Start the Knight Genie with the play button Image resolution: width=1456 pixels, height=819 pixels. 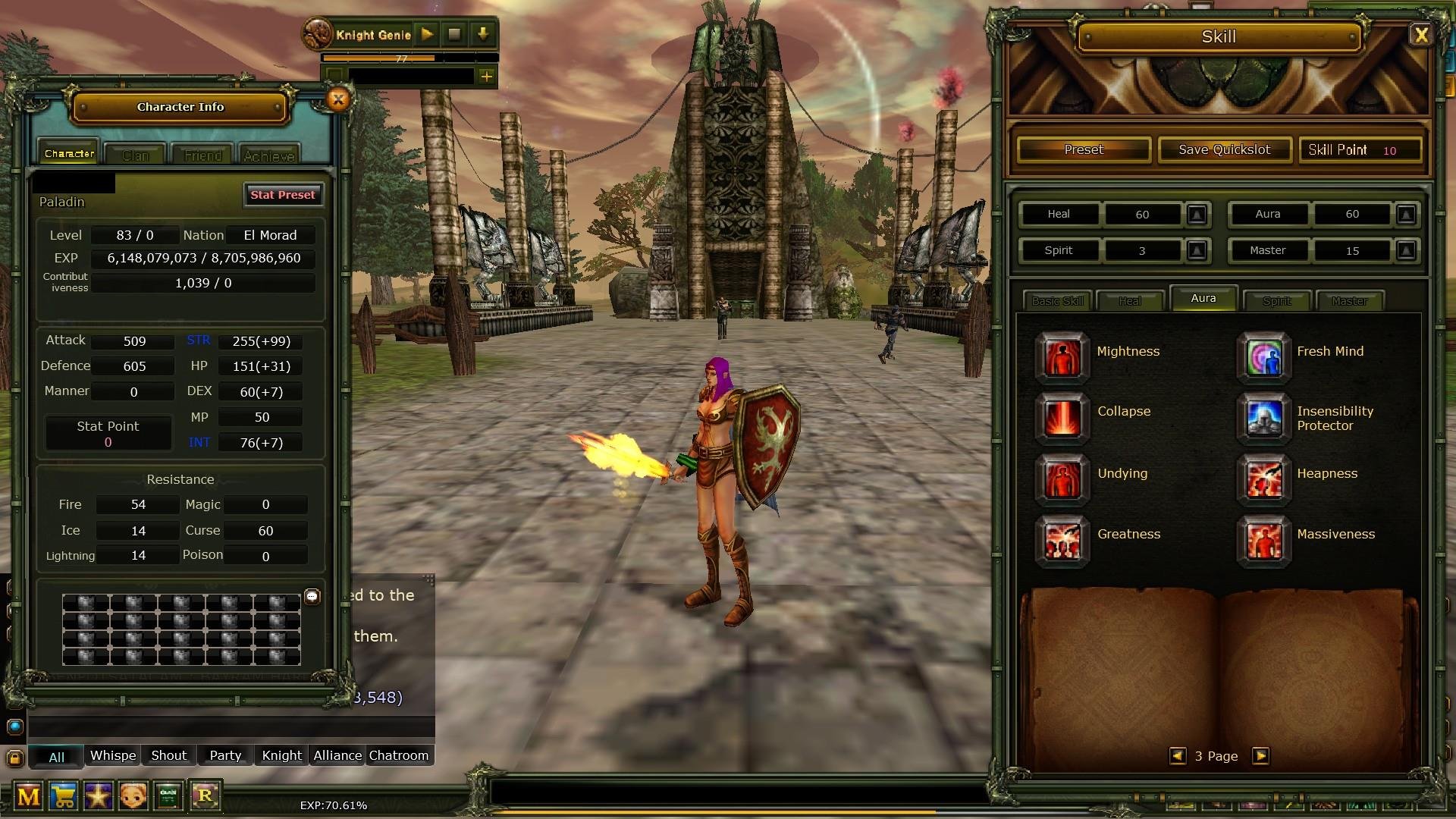(x=427, y=34)
